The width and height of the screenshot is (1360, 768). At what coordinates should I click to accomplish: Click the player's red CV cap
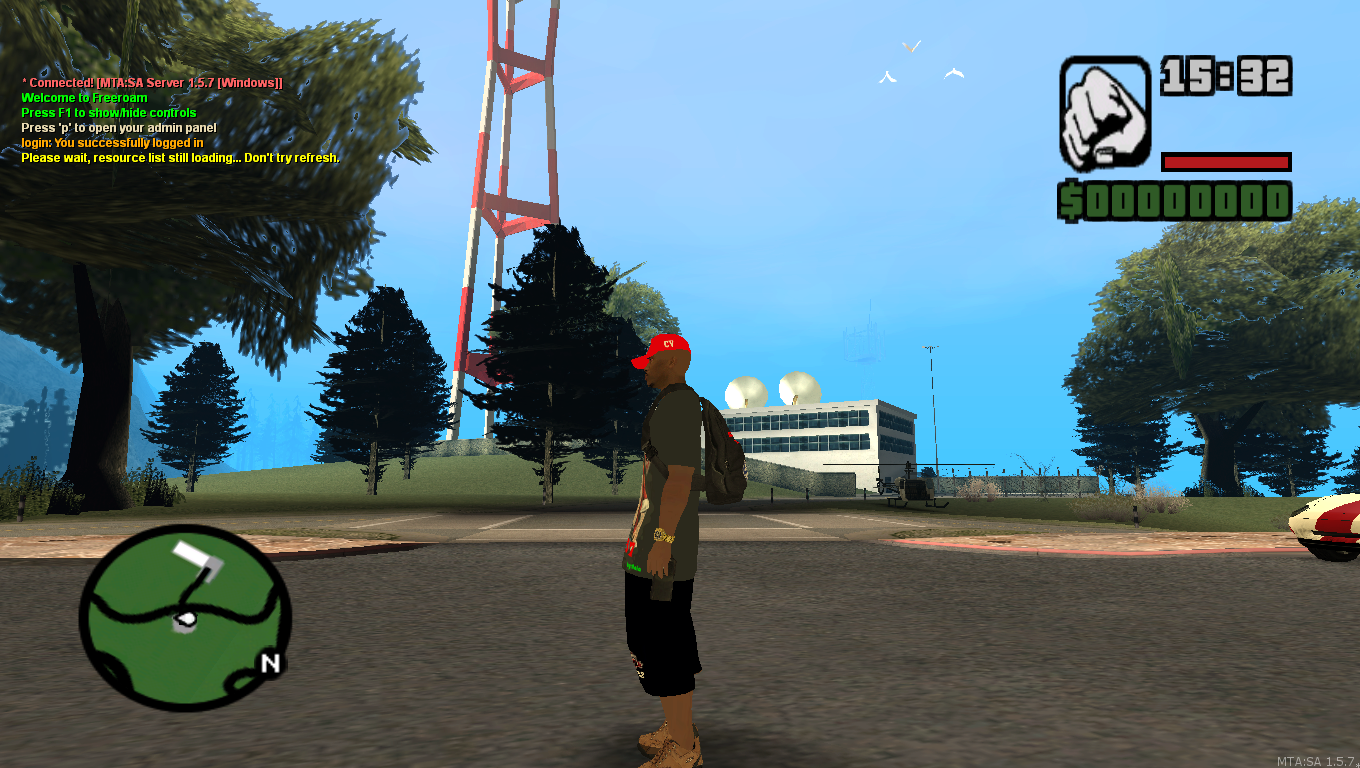662,347
